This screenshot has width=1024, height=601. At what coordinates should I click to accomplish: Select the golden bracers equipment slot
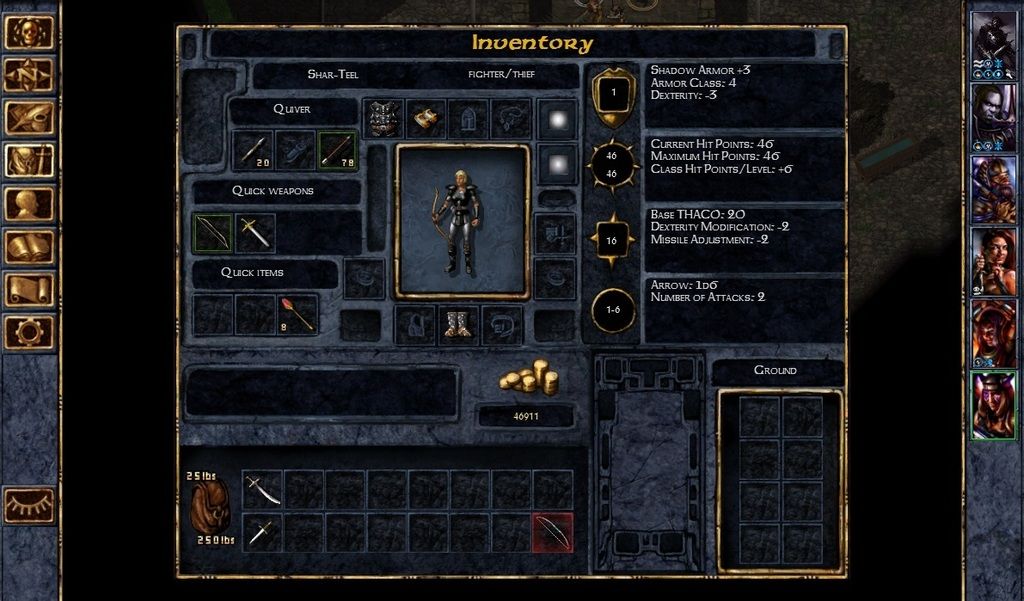point(426,119)
